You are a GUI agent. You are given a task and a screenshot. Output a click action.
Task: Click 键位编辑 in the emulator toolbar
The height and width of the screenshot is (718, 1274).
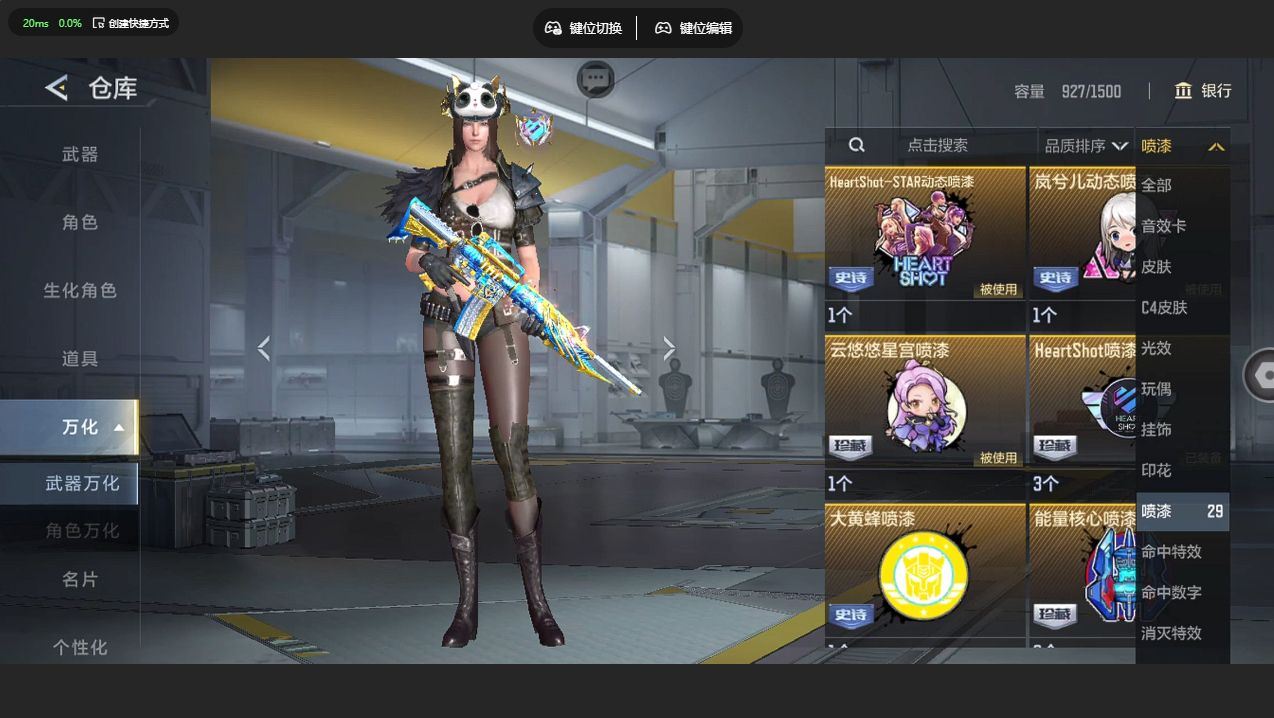click(694, 28)
